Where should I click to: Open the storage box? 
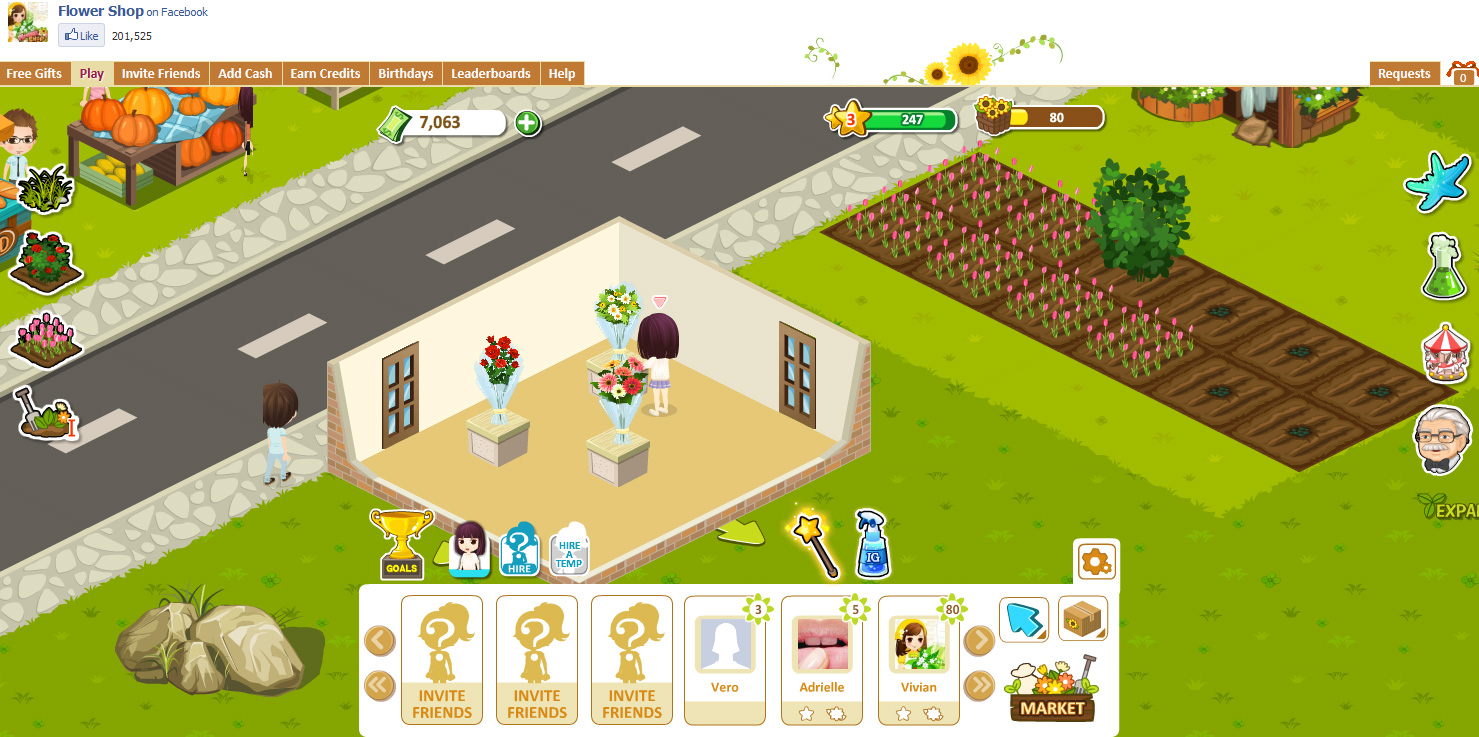[1083, 619]
